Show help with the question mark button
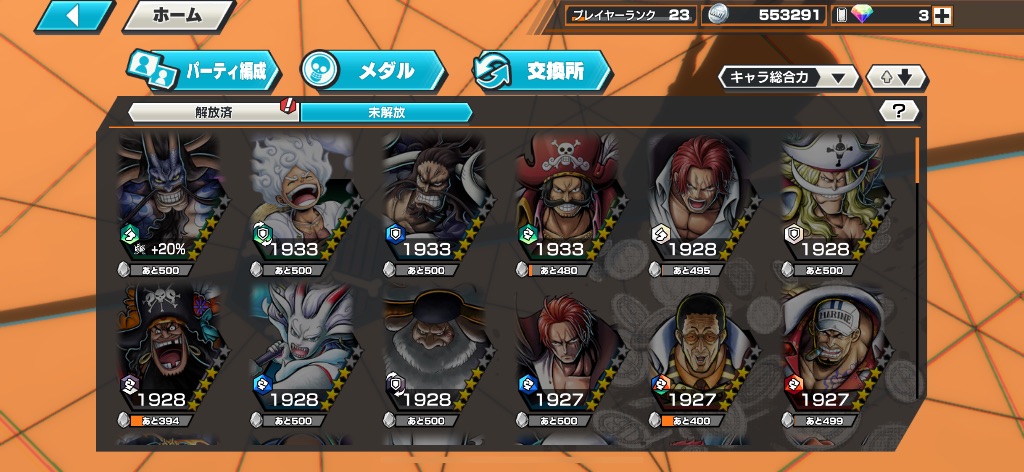1024x472 pixels. [x=898, y=111]
